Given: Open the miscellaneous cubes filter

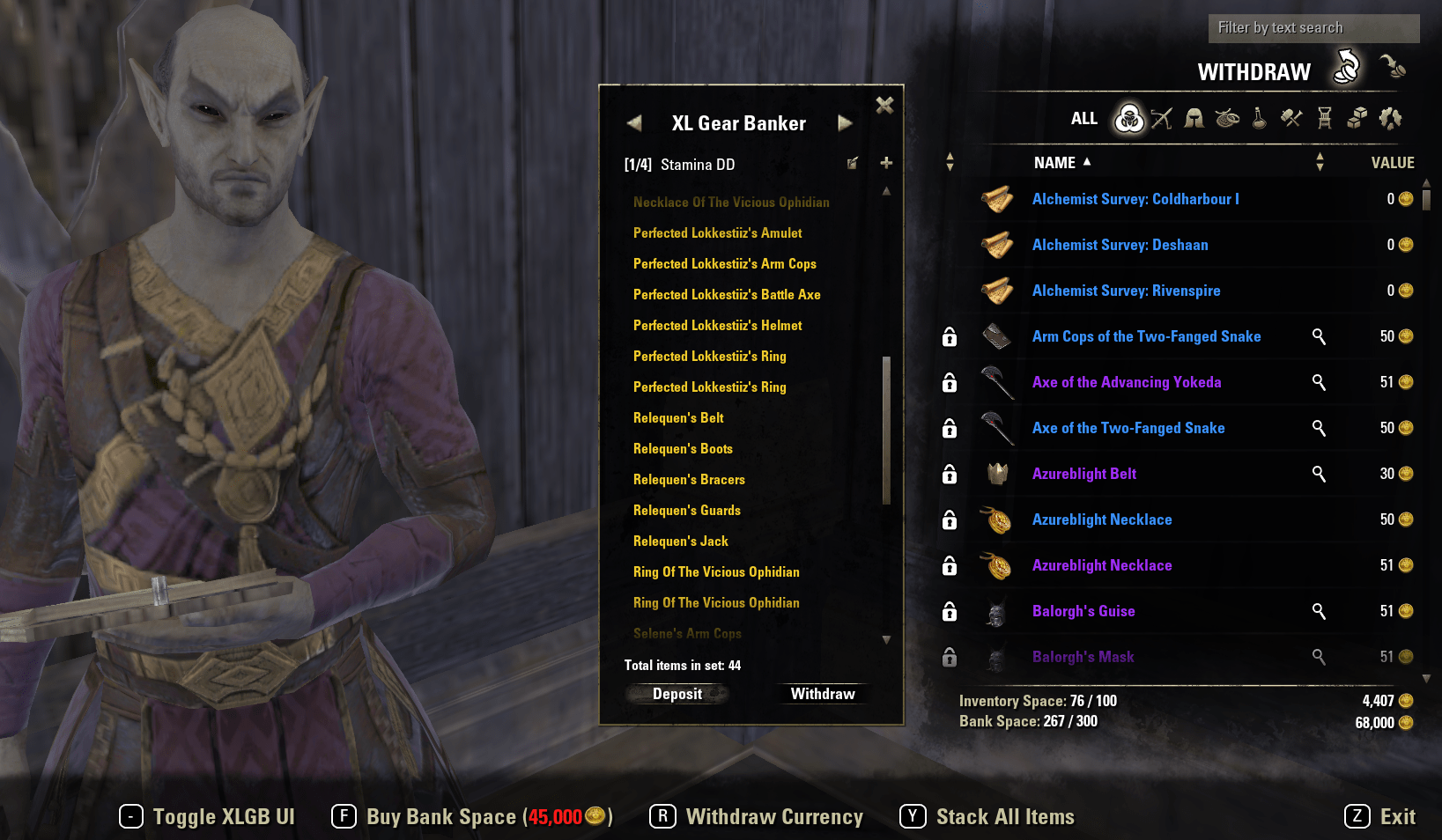Looking at the screenshot, I should [x=1357, y=118].
